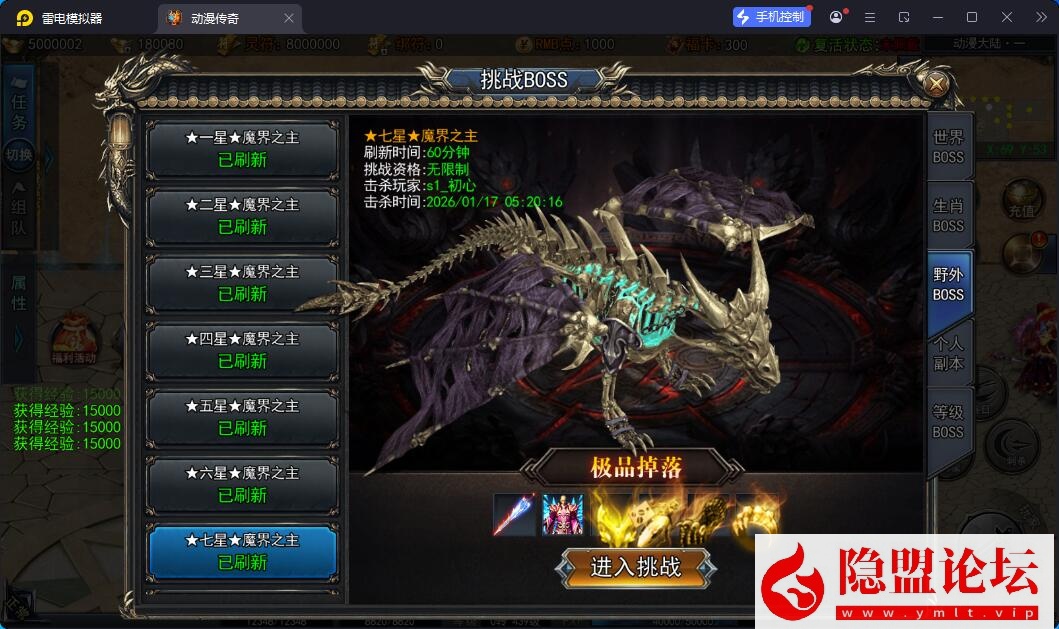The image size is (1059, 629).
Task: View the golden ring drop item
Action: coord(757,514)
